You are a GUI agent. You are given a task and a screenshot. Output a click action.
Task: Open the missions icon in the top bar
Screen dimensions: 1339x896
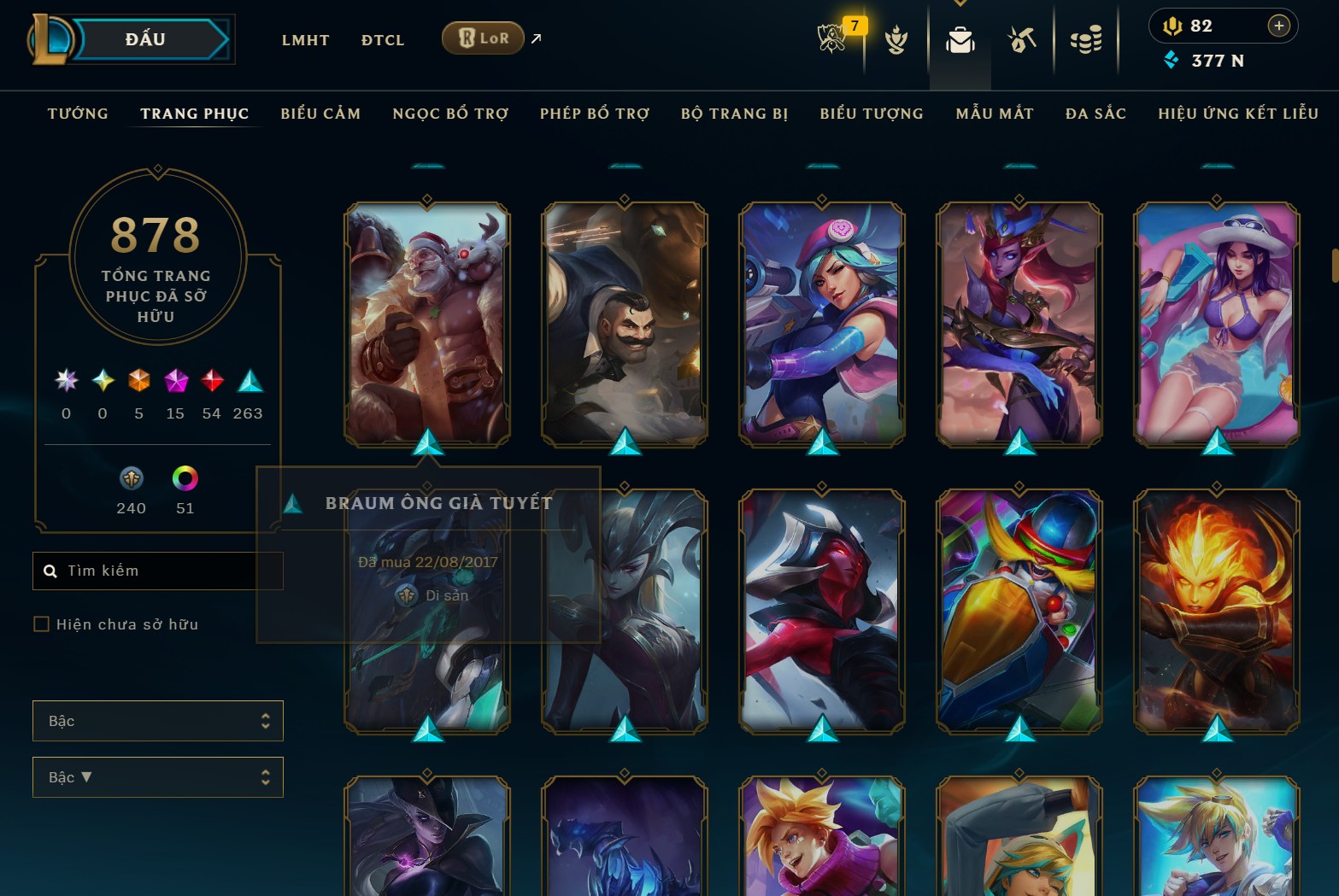click(1022, 38)
